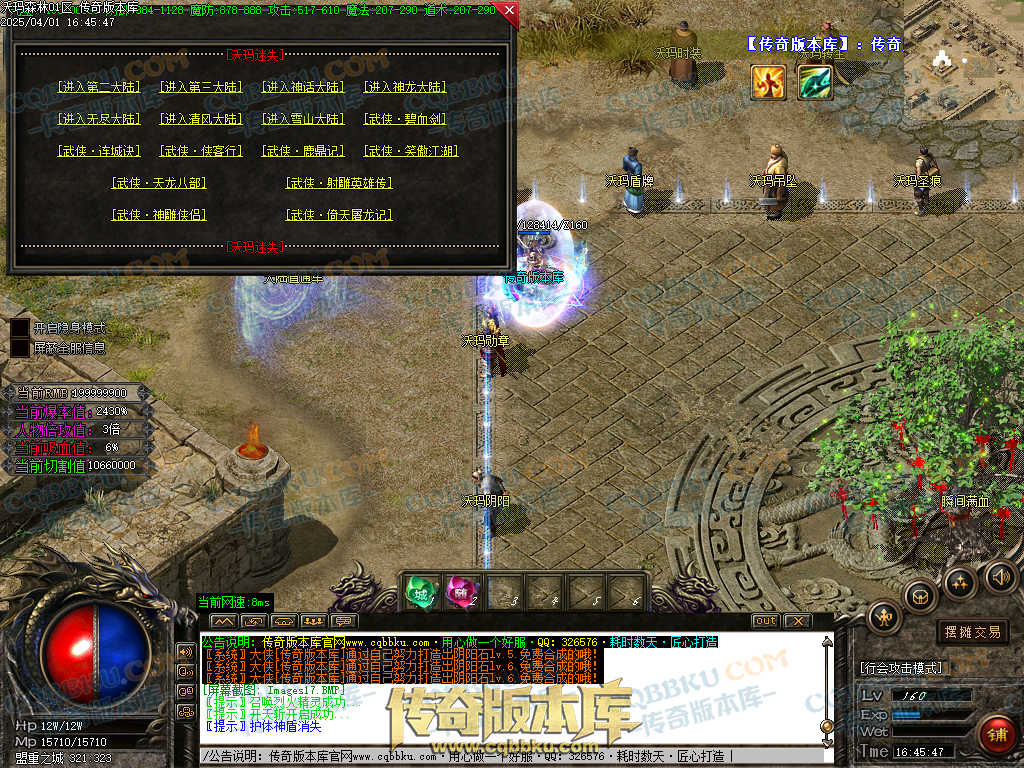Pick 武侠·笑傲江湖 from the list
Image resolution: width=1024 pixels, height=768 pixels.
[411, 151]
